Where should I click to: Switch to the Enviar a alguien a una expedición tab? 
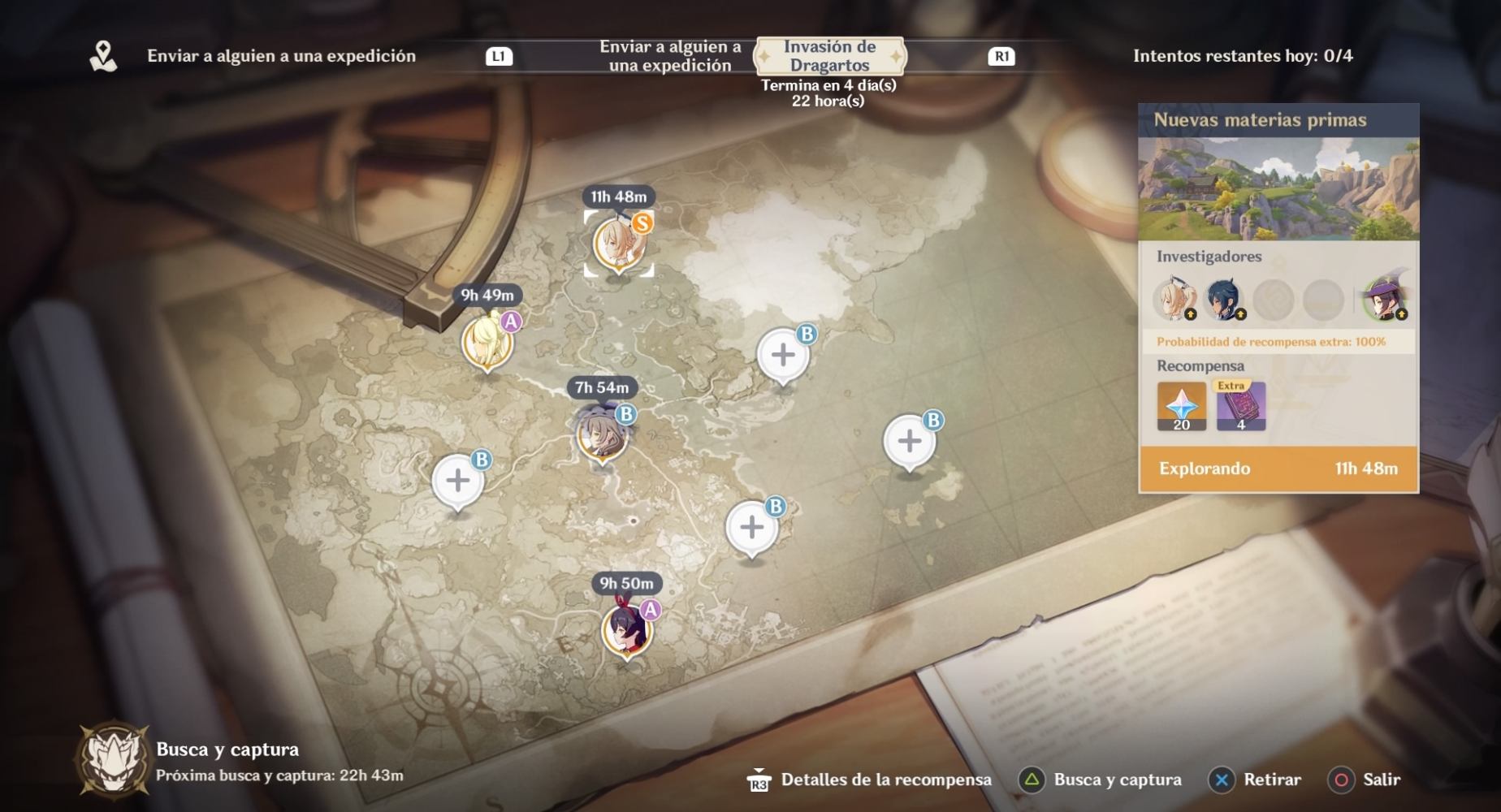[x=673, y=55]
